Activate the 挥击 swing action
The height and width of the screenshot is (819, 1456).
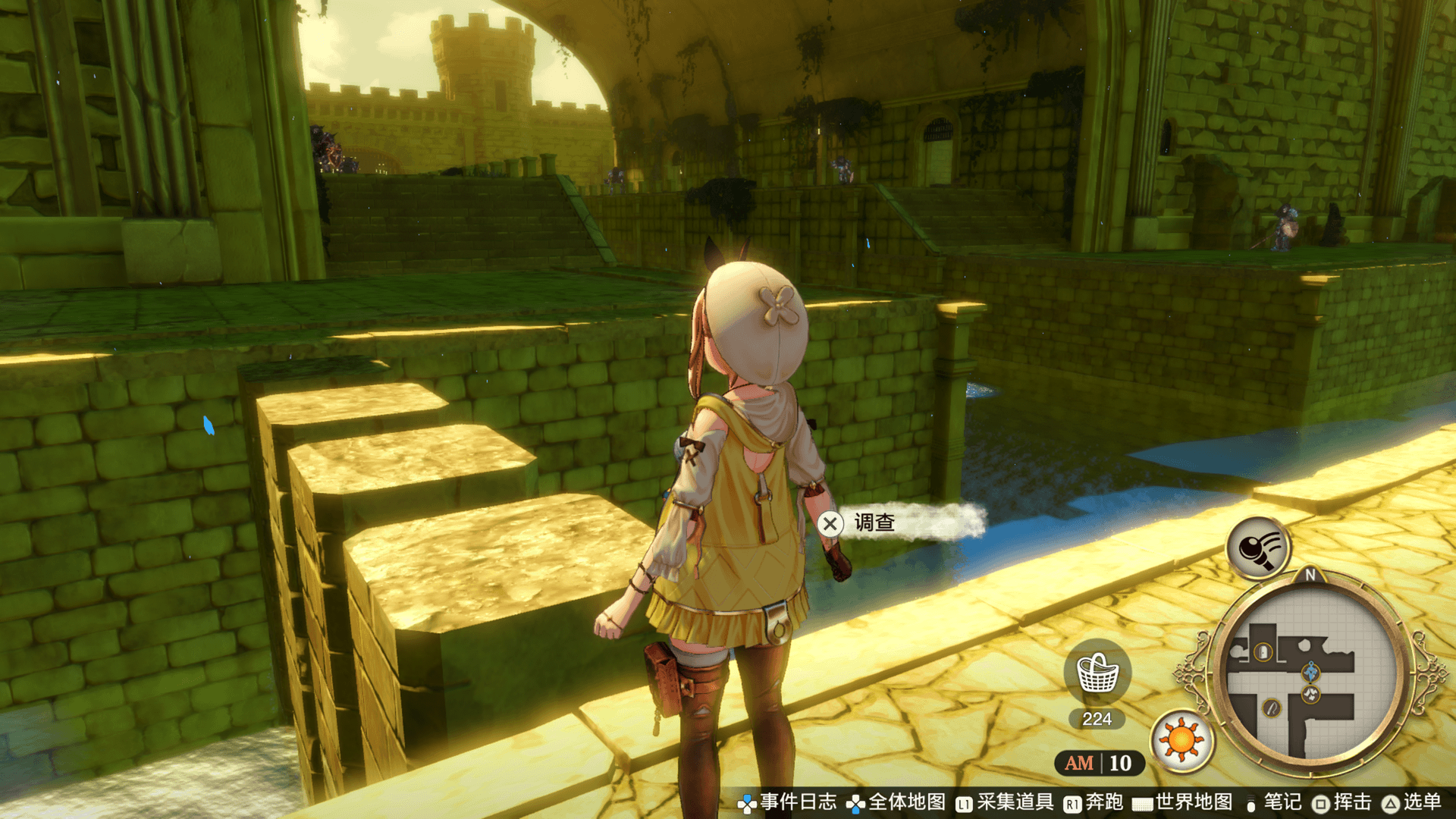pos(1342,802)
